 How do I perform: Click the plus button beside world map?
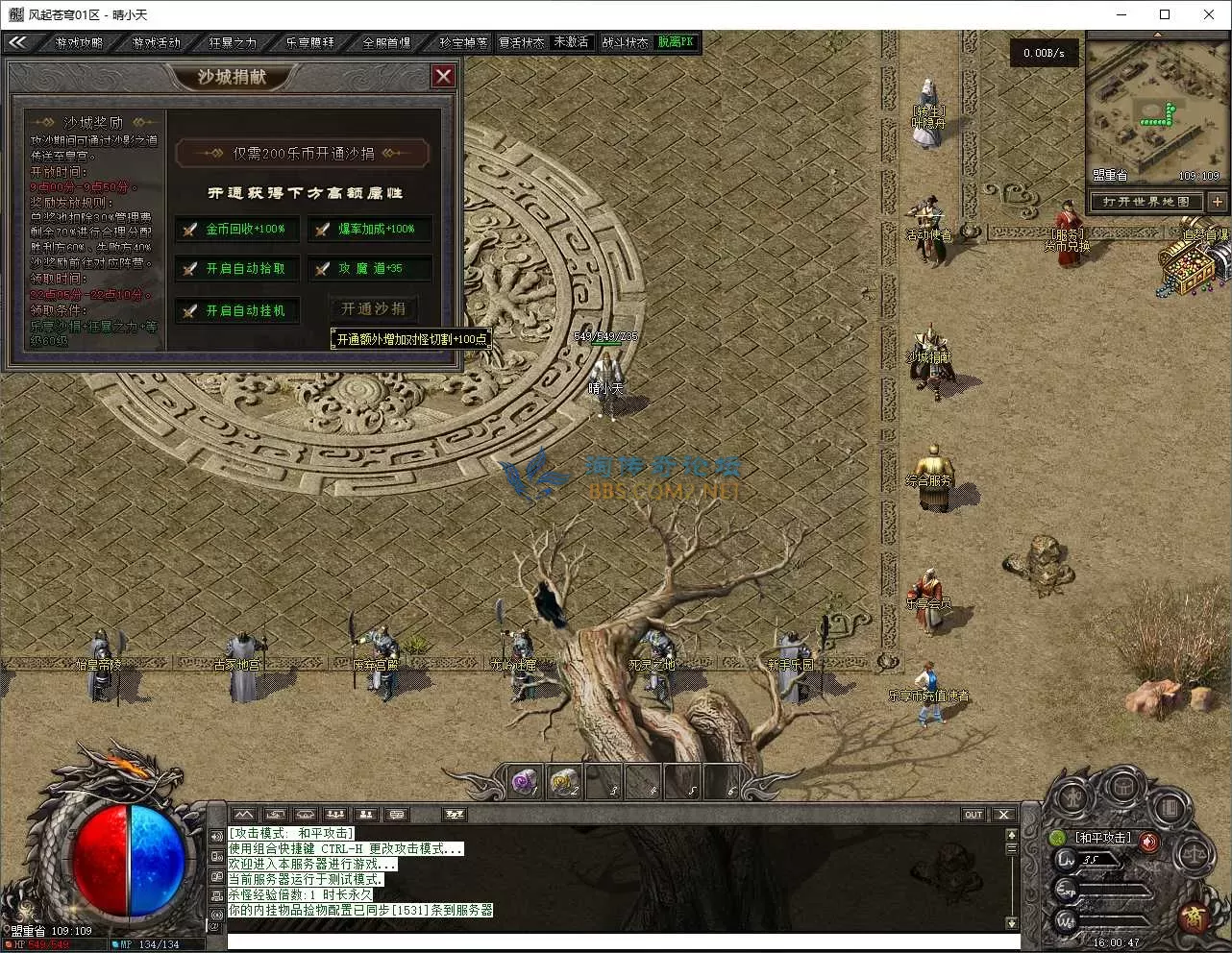(x=1217, y=202)
